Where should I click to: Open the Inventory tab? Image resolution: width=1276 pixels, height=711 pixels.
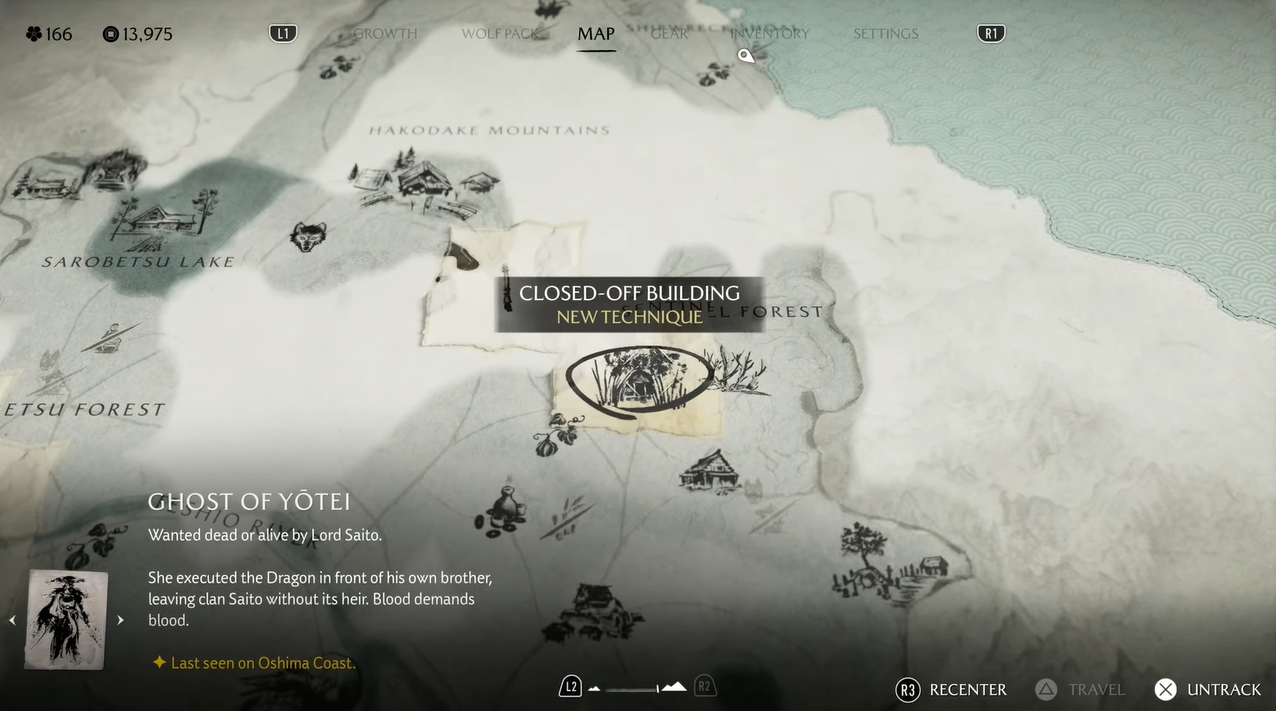click(769, 34)
